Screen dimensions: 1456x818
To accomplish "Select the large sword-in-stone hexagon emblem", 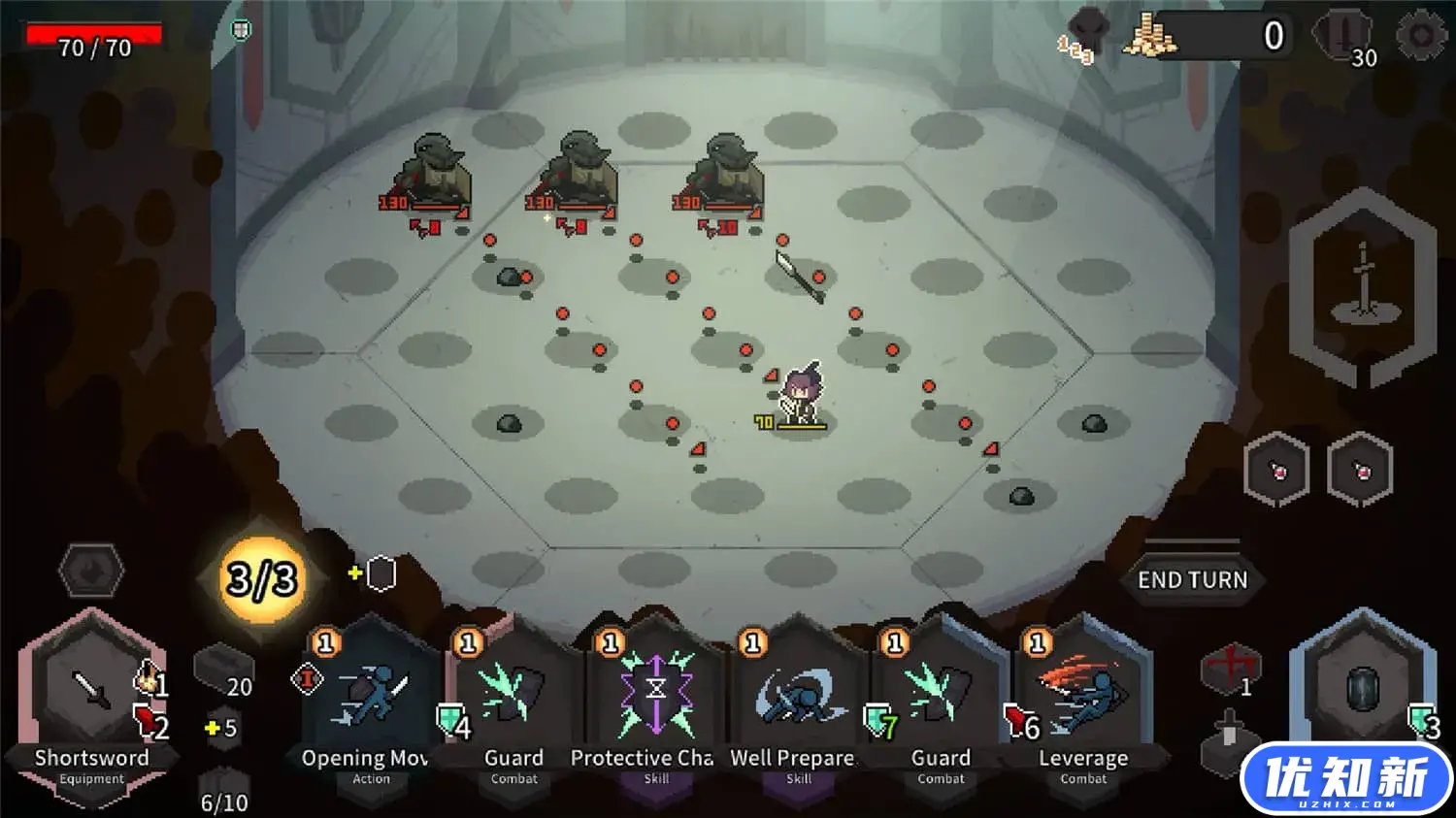I will click(1363, 286).
